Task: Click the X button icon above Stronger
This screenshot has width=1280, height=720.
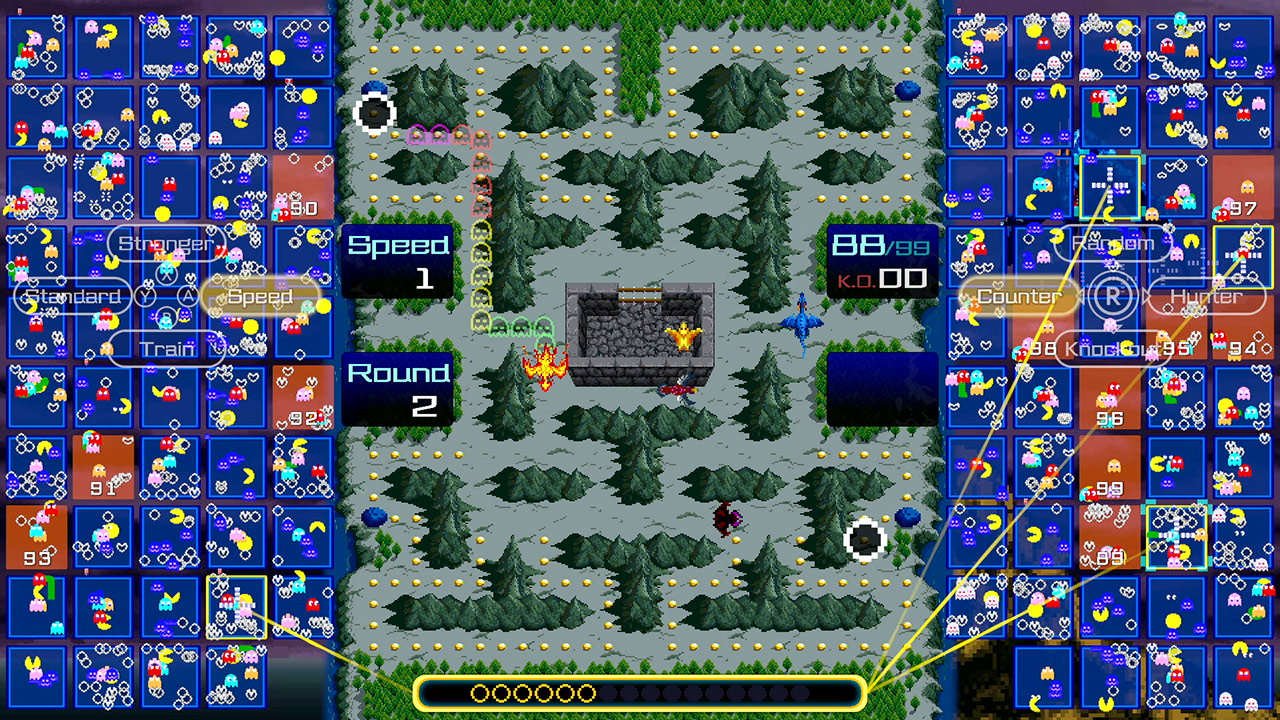Action: point(166,272)
